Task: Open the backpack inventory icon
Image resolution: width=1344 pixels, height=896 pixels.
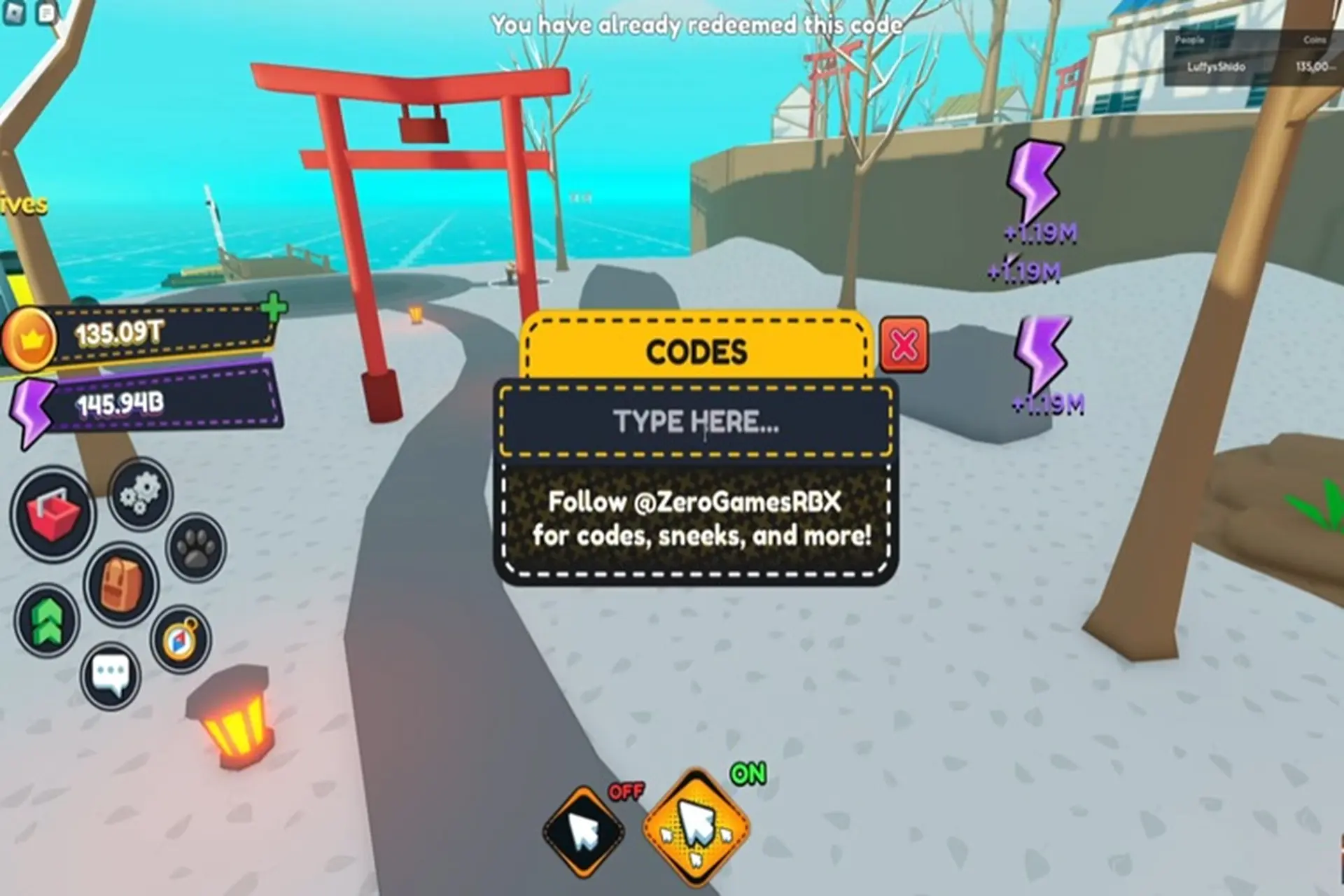Action: [x=121, y=584]
